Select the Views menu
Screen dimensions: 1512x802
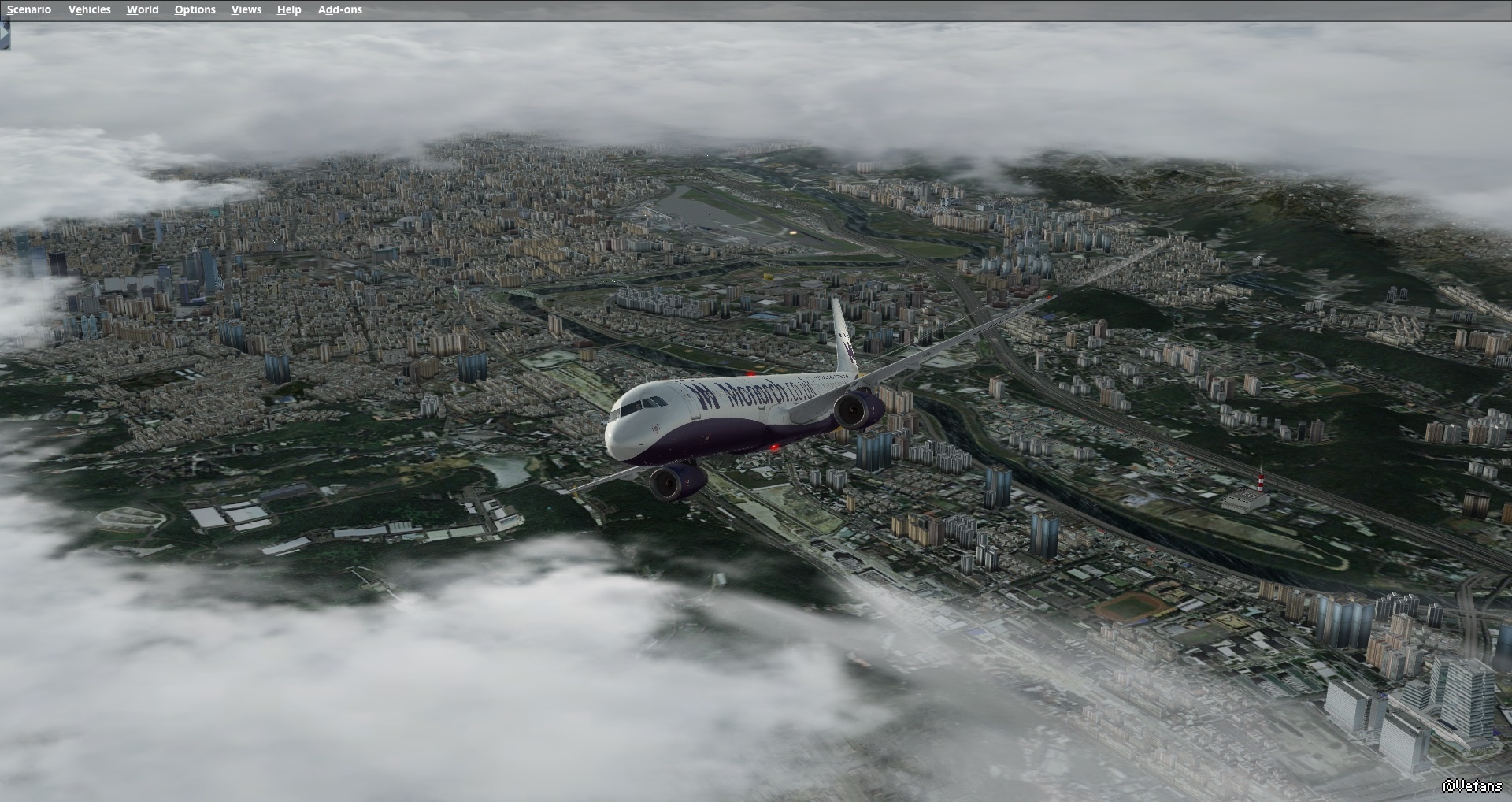[x=246, y=9]
